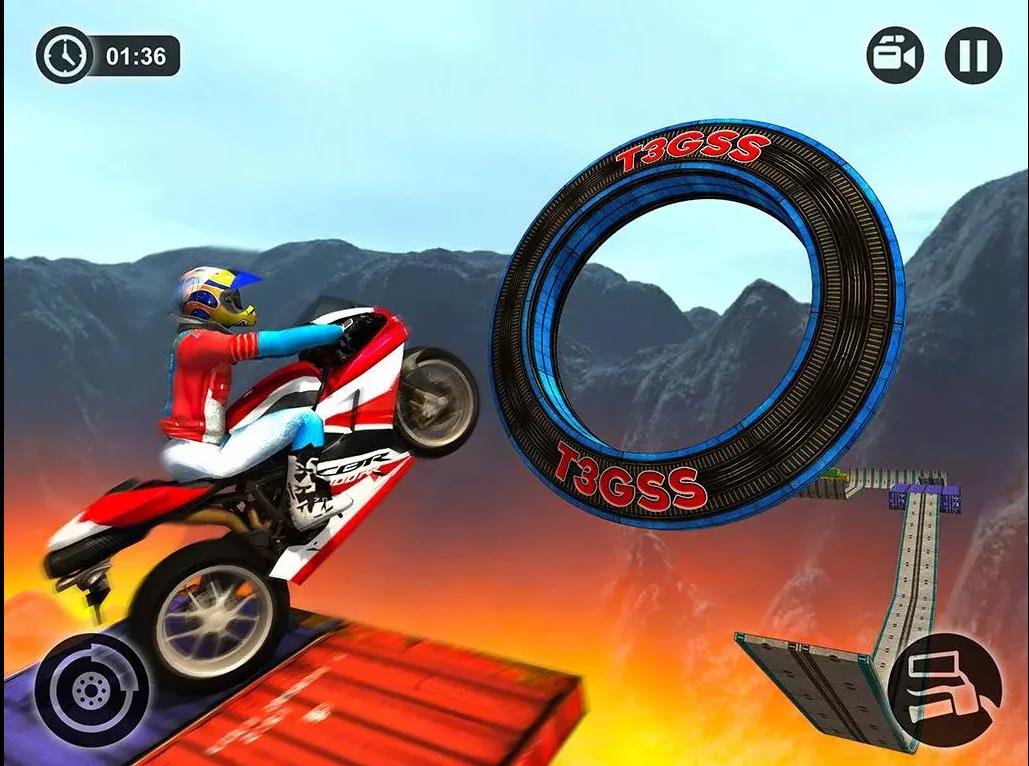
Task: Hit the accelerator pedal button
Action: pos(945,689)
